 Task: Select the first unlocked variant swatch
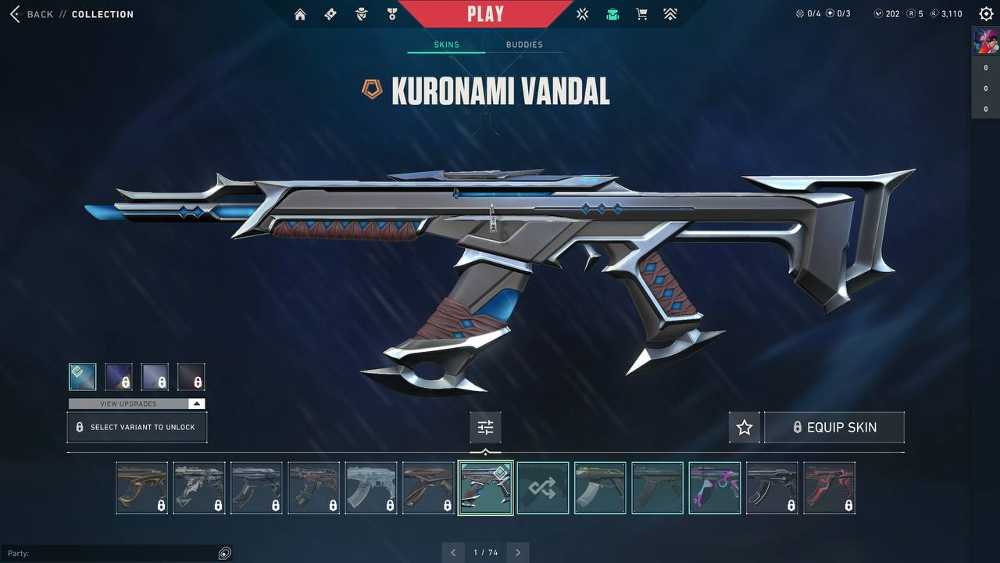[83, 376]
